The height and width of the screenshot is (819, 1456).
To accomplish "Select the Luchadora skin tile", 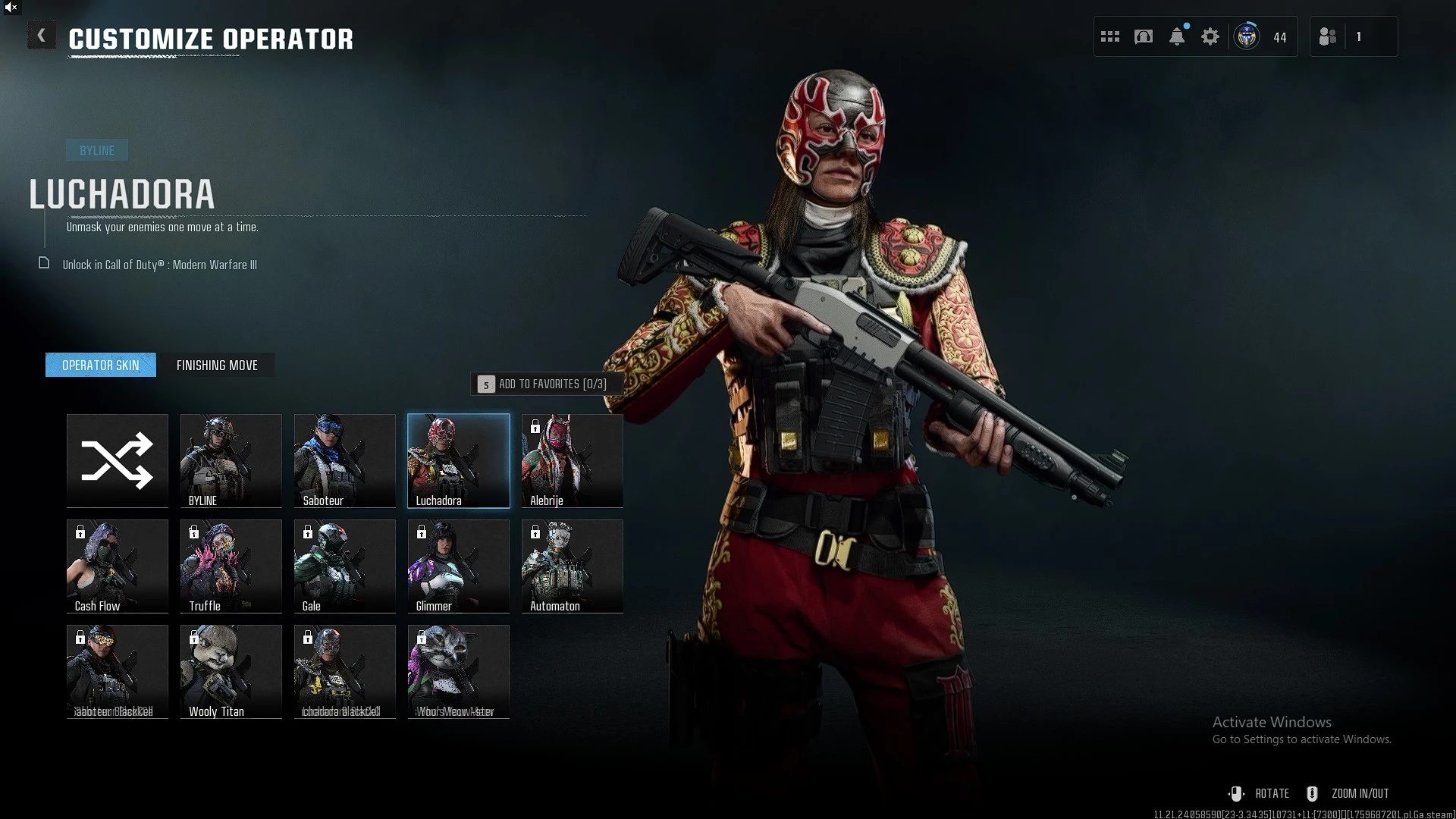I will coord(459,460).
